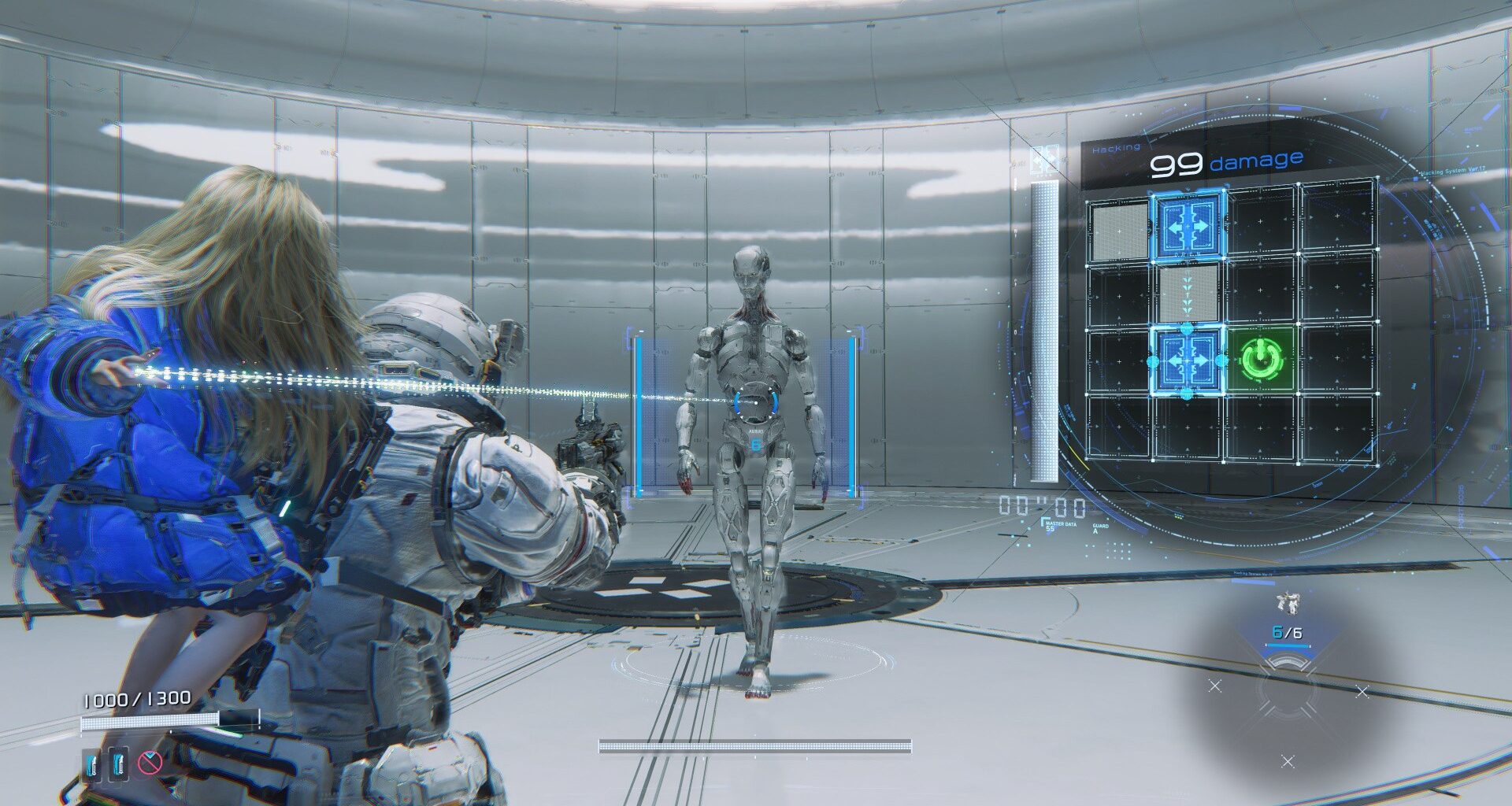
Task: Click the small arrow node icon above the vertical gauge
Action: point(1045,161)
